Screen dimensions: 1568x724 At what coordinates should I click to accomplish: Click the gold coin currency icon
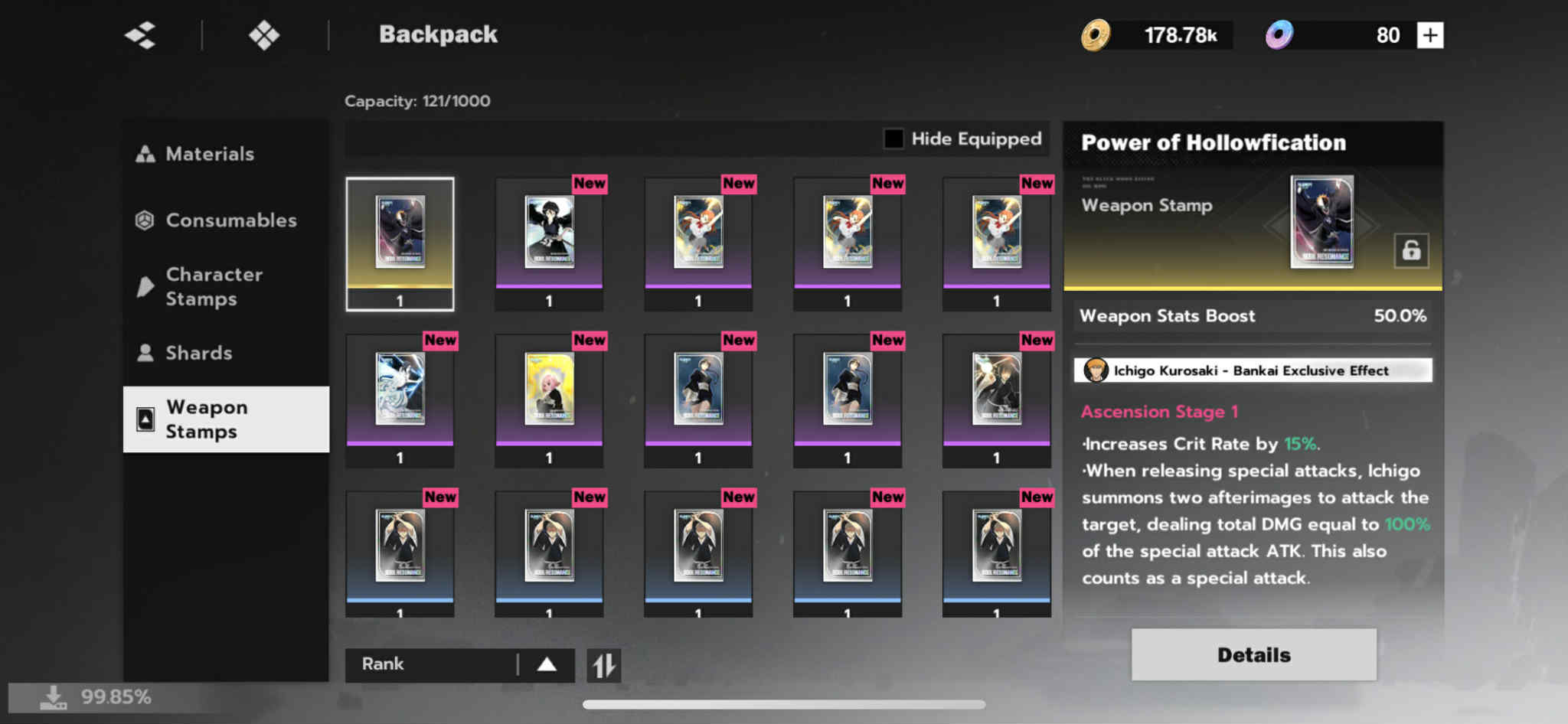click(1096, 35)
